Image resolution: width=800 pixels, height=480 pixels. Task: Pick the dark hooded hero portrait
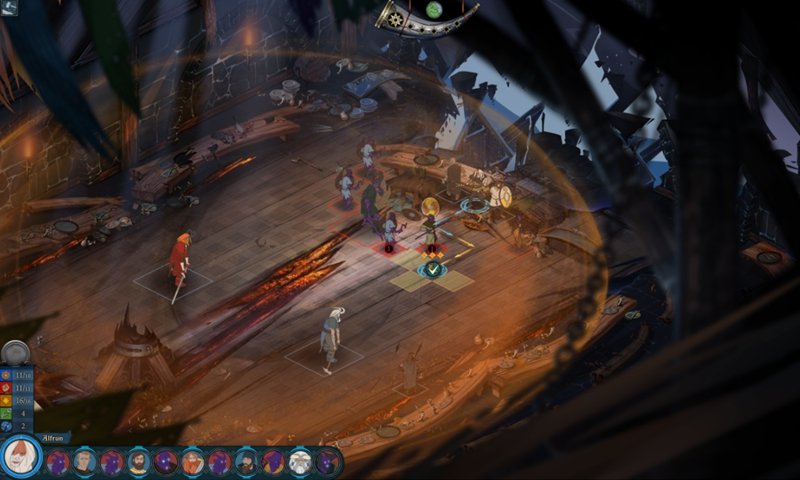[x=246, y=462]
